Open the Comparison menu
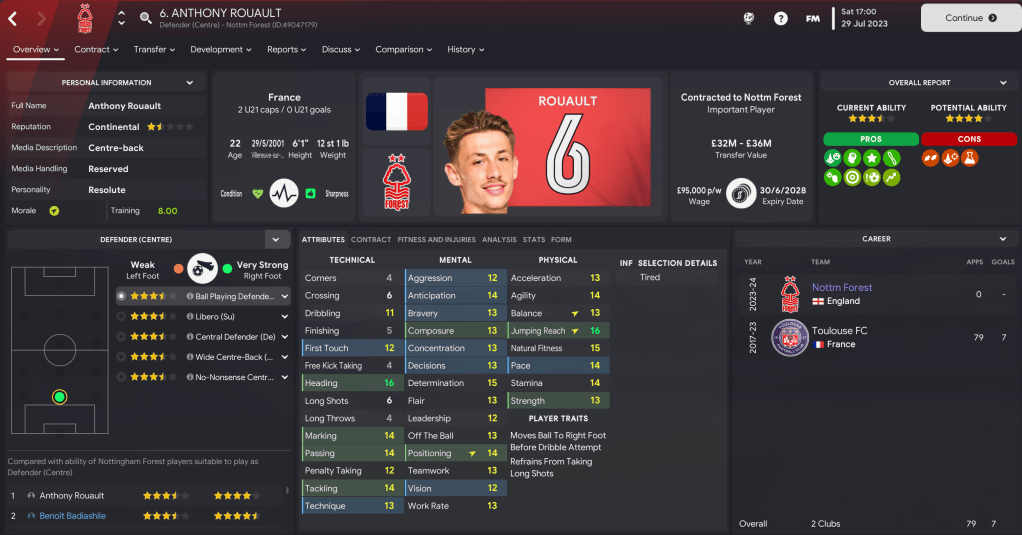The width and height of the screenshot is (1022, 535). 403,49
